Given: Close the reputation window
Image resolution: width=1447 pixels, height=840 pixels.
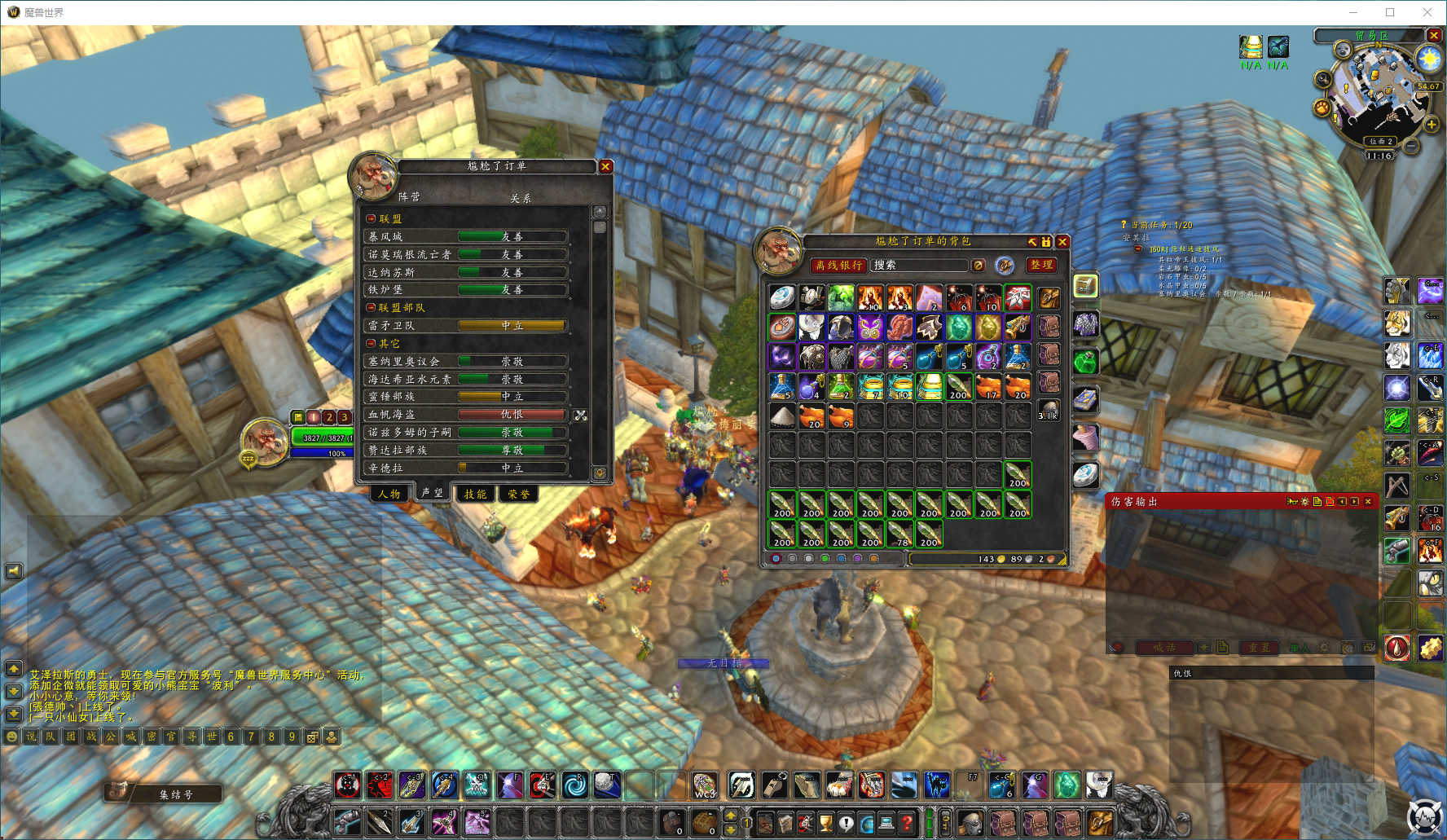Looking at the screenshot, I should coord(605,166).
